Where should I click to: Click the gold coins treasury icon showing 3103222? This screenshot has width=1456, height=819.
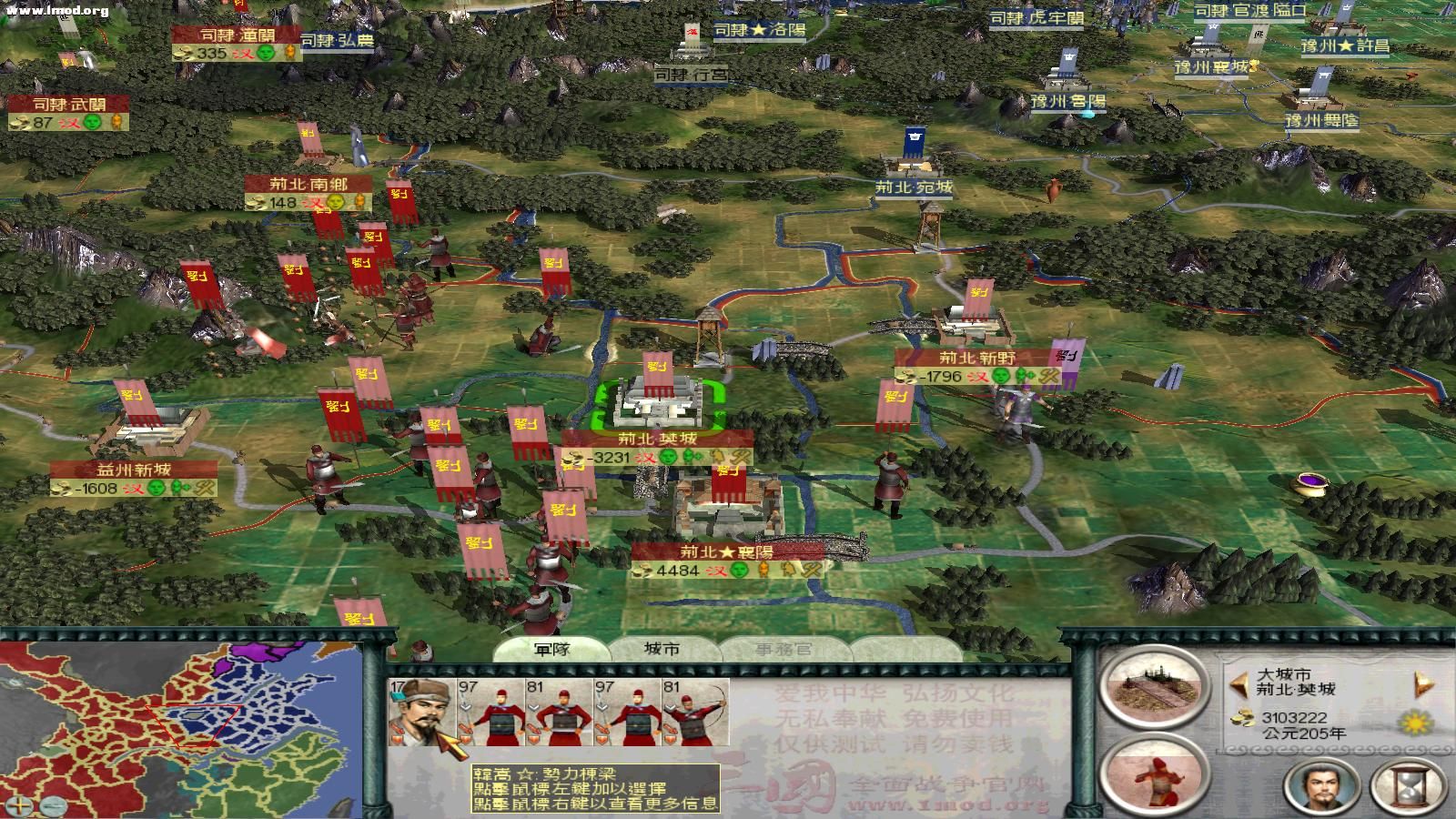(x=1242, y=718)
